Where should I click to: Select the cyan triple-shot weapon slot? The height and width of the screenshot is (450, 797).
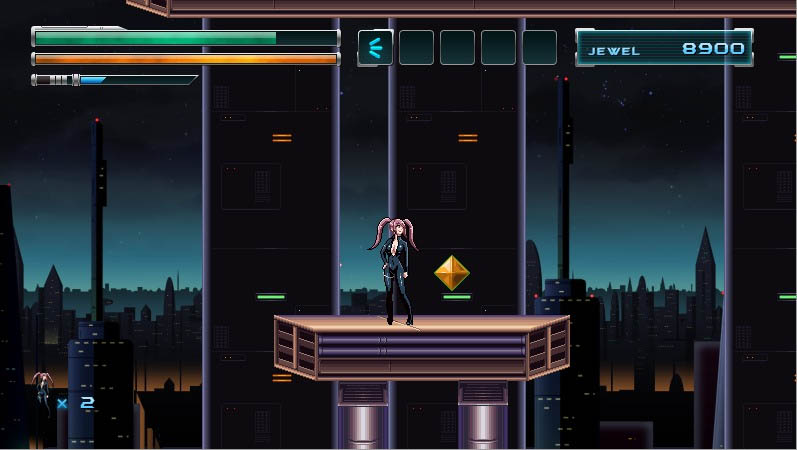click(x=375, y=47)
